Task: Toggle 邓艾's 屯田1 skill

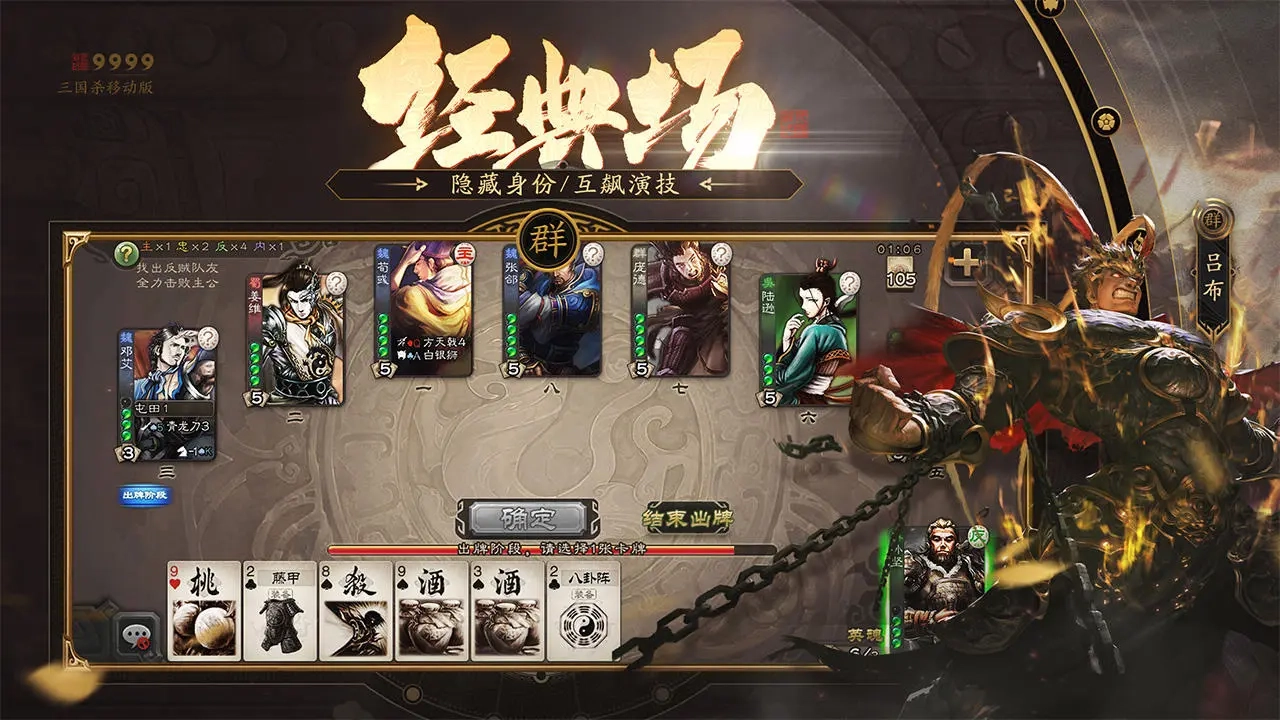Action: click(150, 410)
